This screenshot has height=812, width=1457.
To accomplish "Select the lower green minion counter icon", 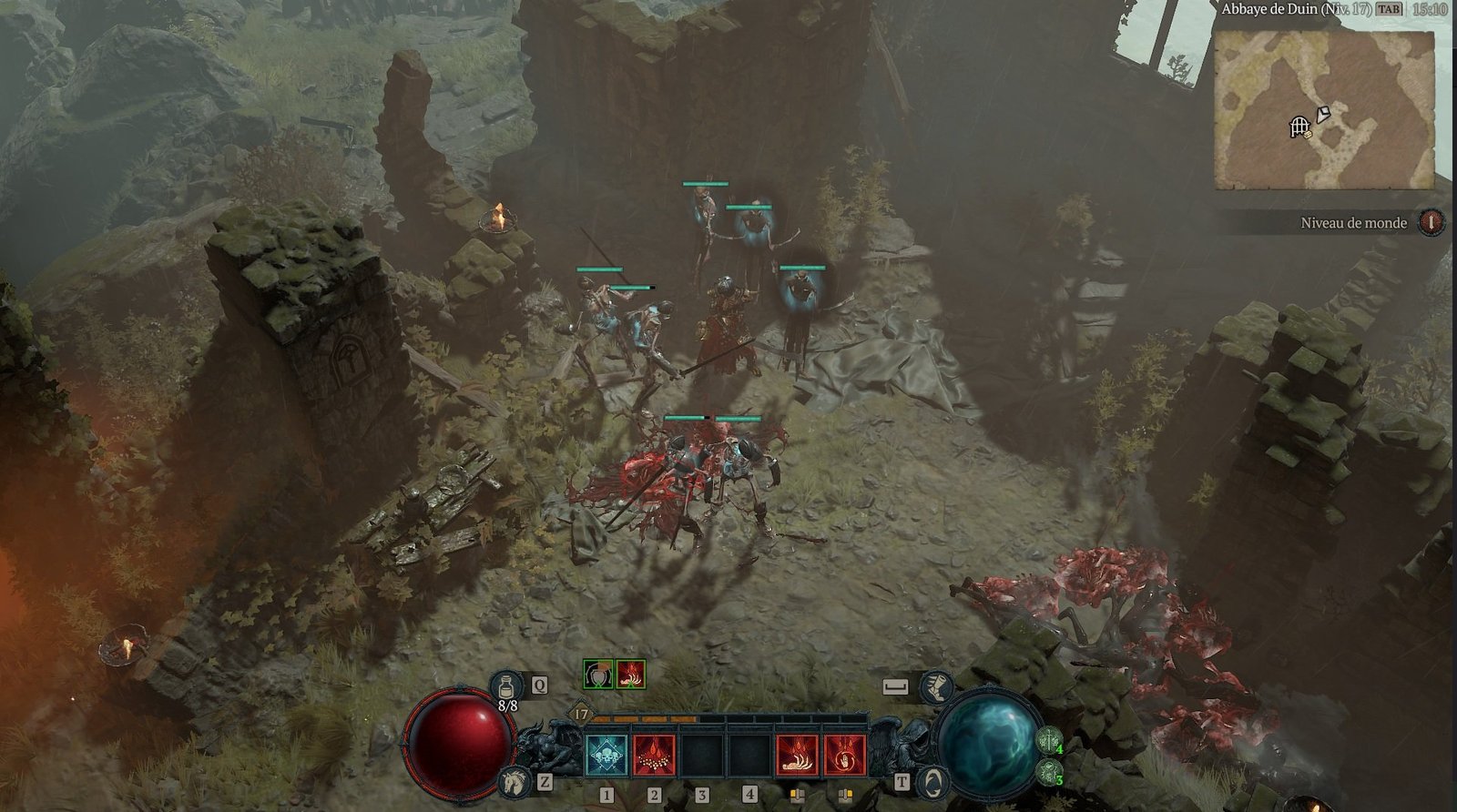I will [x=1048, y=772].
